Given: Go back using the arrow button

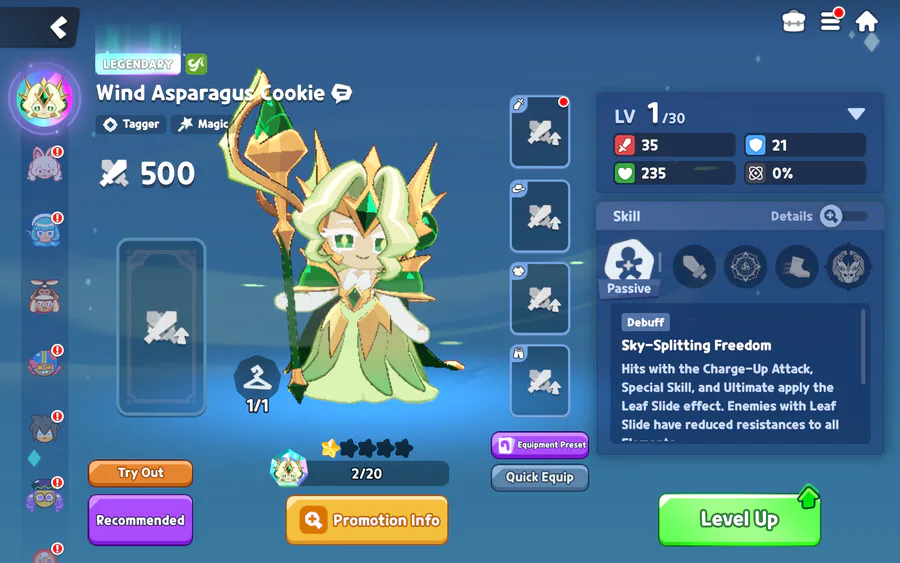Looking at the screenshot, I should pyautogui.click(x=58, y=27).
